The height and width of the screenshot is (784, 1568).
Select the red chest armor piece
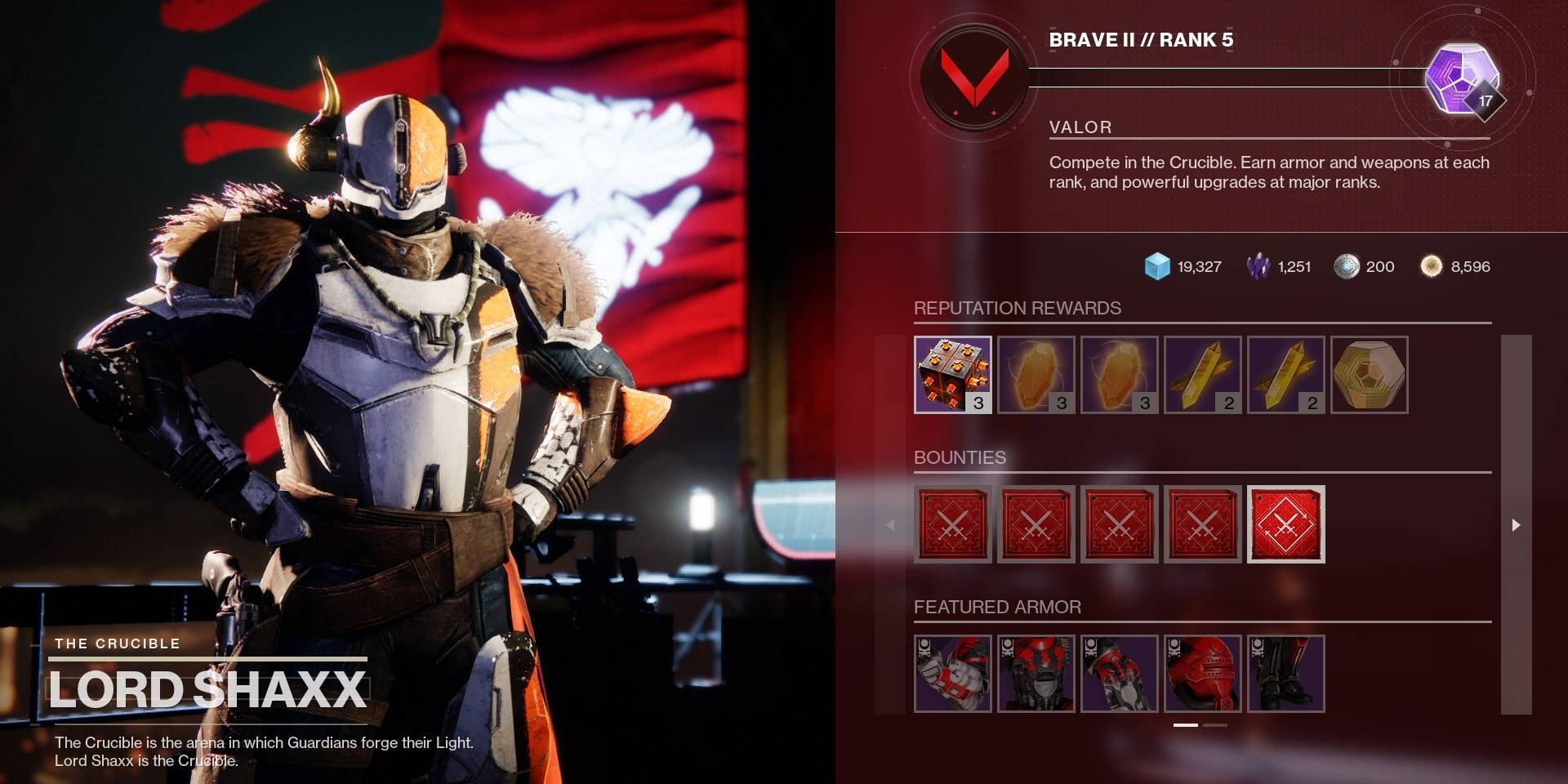tap(1036, 674)
